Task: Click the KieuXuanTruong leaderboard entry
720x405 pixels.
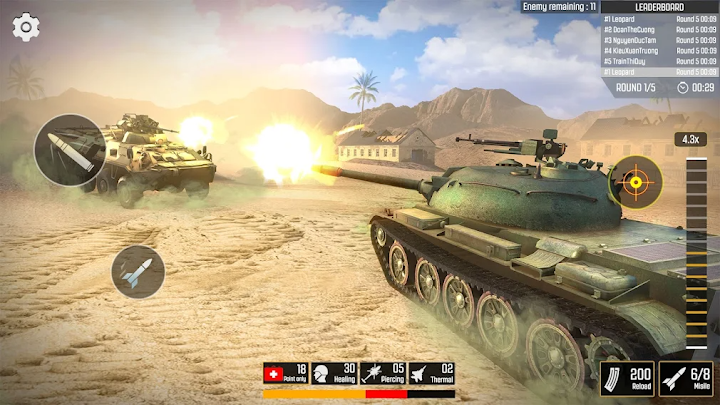Action: 659,50
